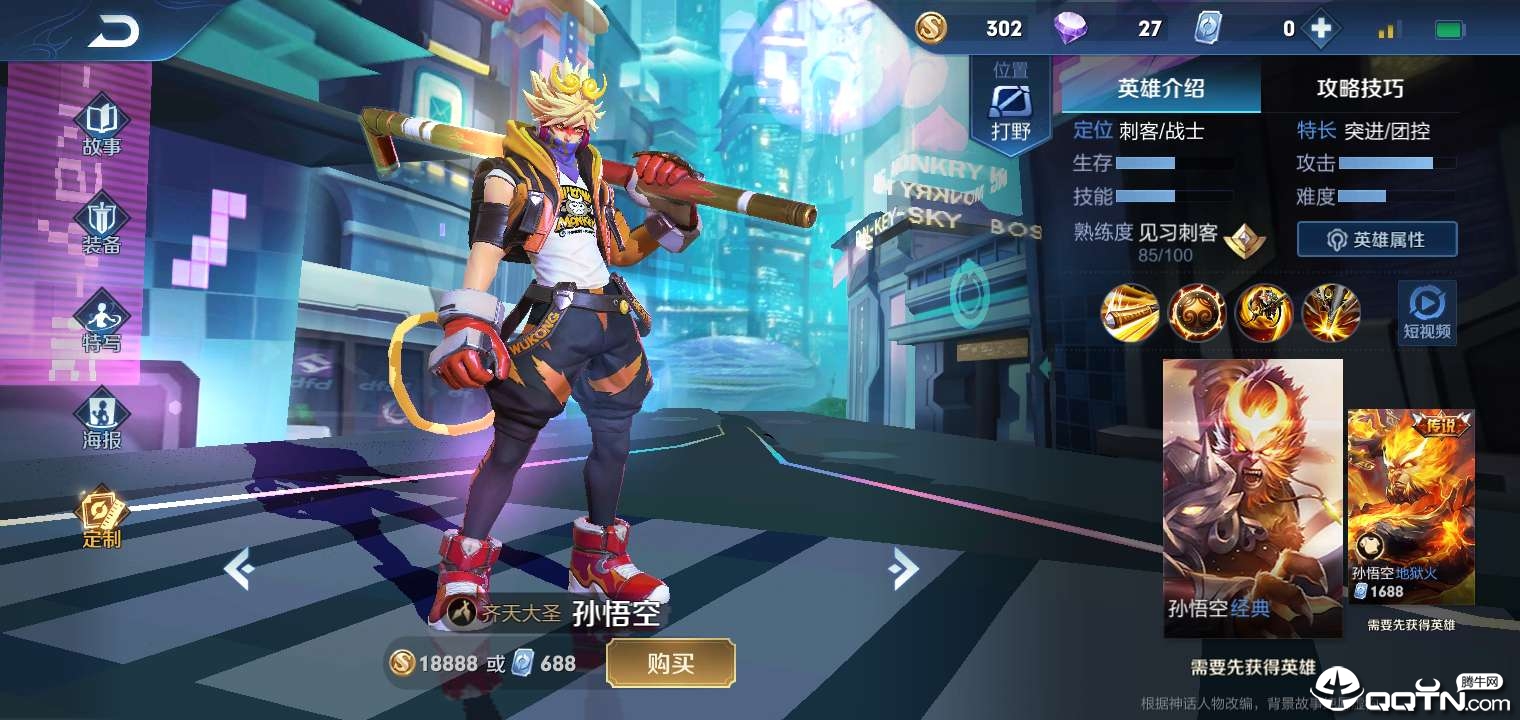
Task: Play the 短视频 short video
Action: (1426, 312)
